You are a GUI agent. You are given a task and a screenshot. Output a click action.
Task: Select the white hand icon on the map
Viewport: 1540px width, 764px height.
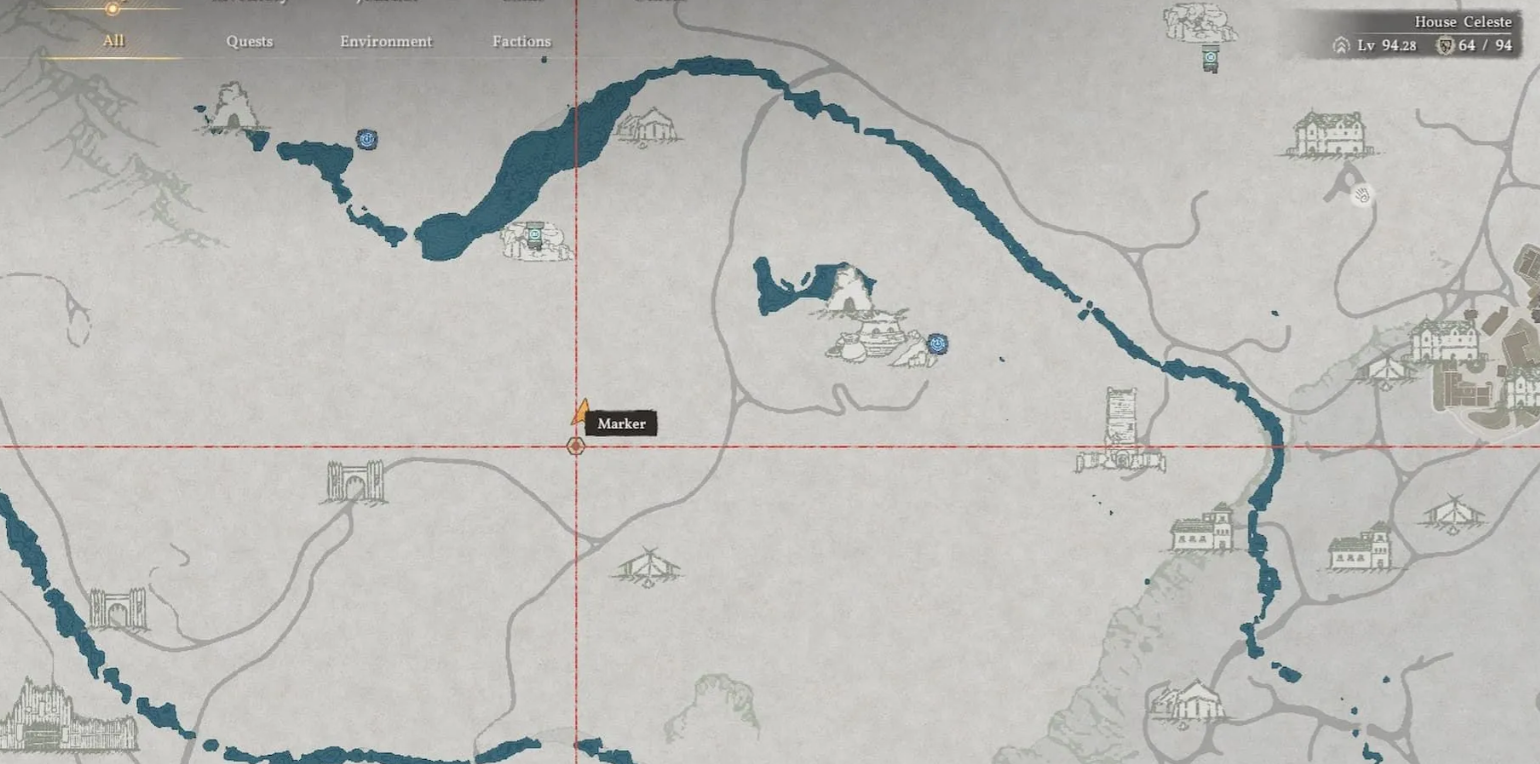[1361, 195]
